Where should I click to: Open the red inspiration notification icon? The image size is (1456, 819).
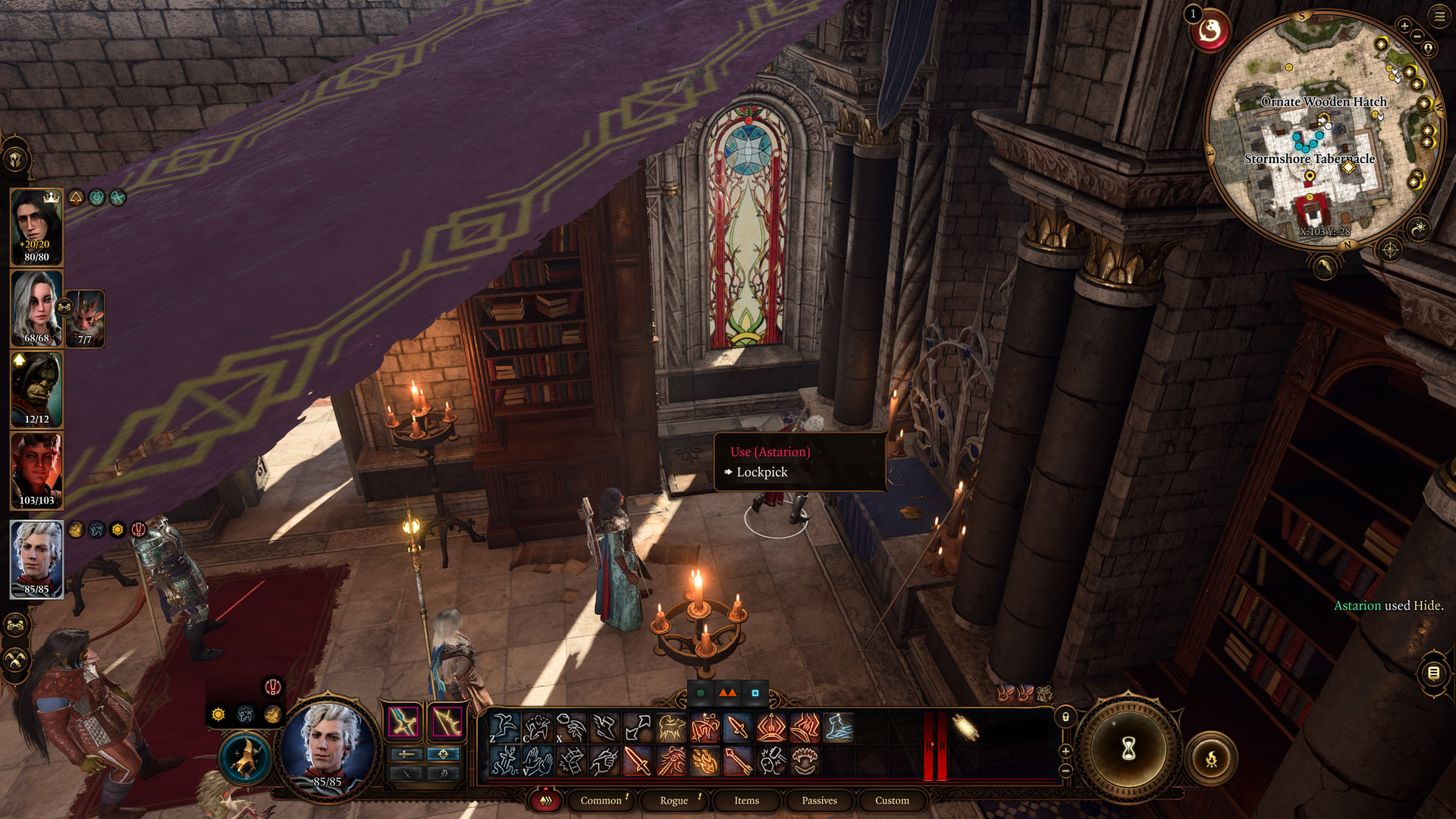(1210, 32)
